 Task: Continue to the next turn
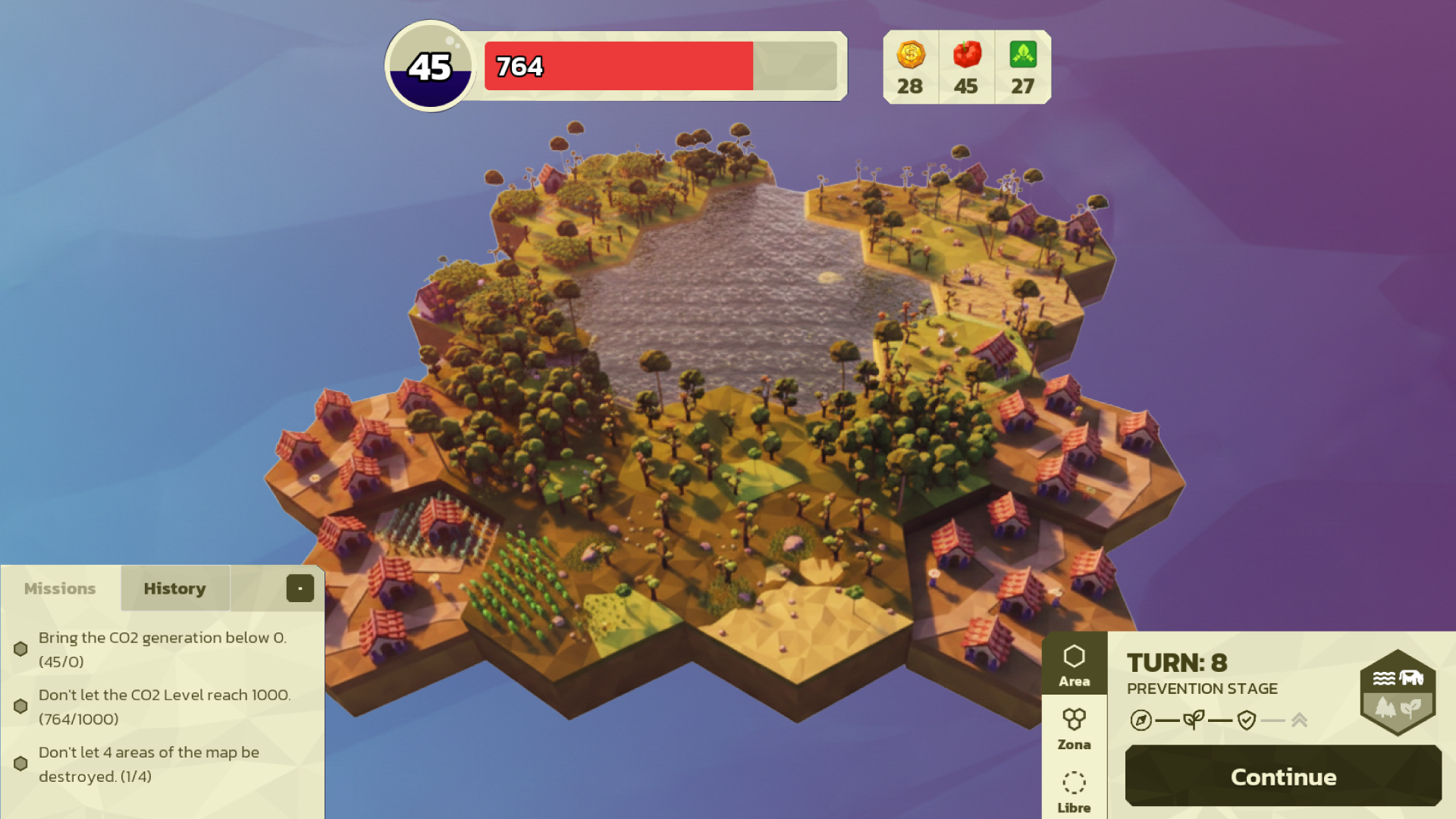pos(1283,776)
